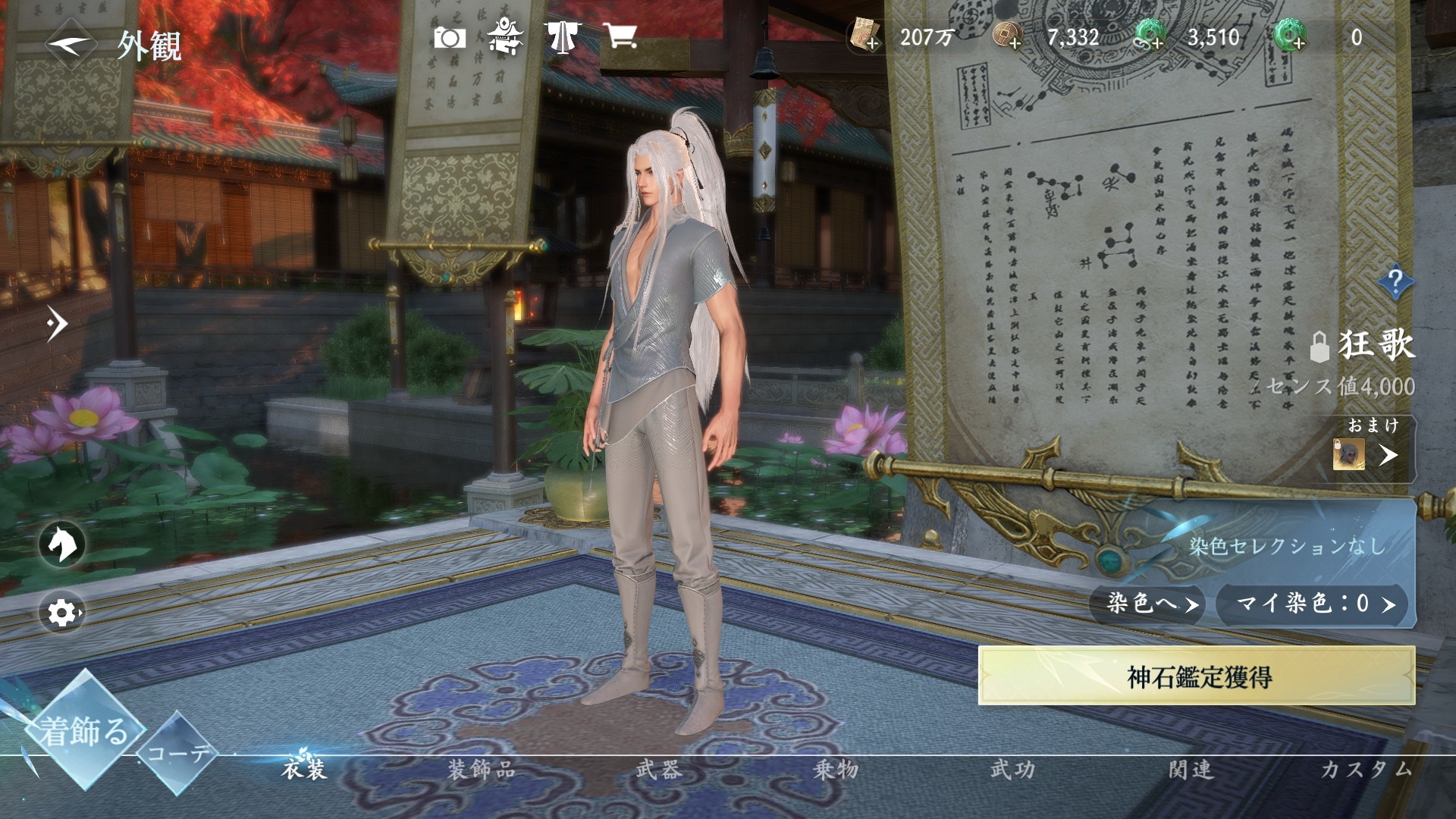Expand the left side panel arrow
Viewport: 1456px width, 819px height.
56,324
